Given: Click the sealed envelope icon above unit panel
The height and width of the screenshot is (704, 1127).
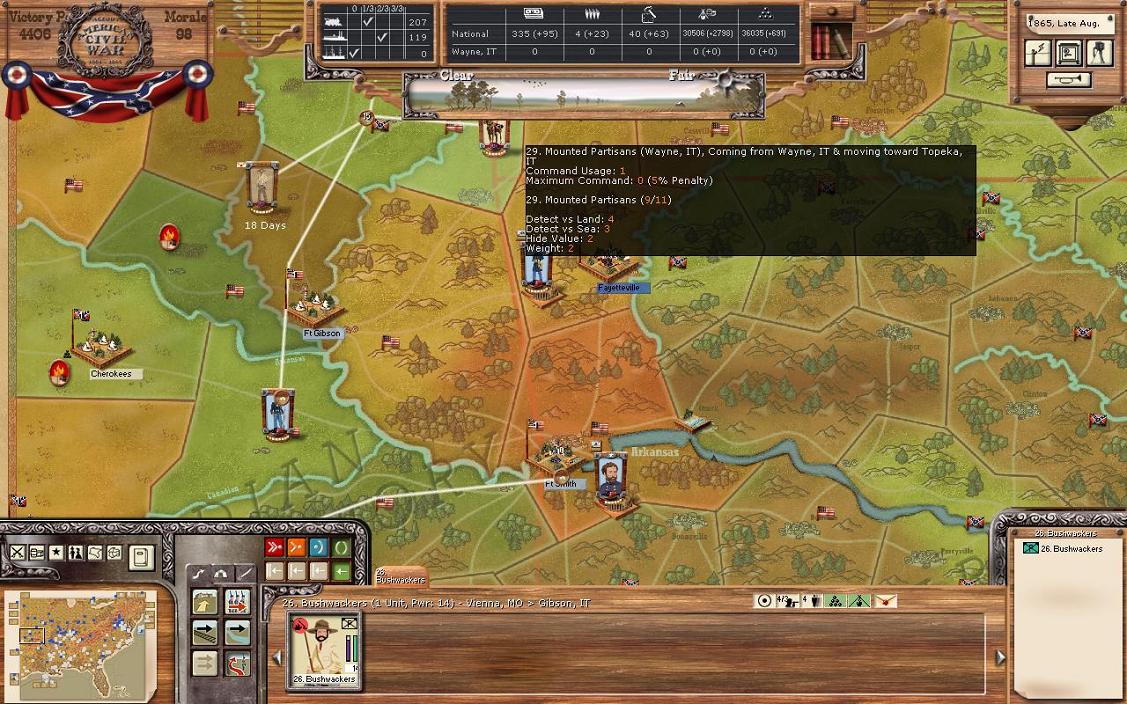Looking at the screenshot, I should point(884,601).
